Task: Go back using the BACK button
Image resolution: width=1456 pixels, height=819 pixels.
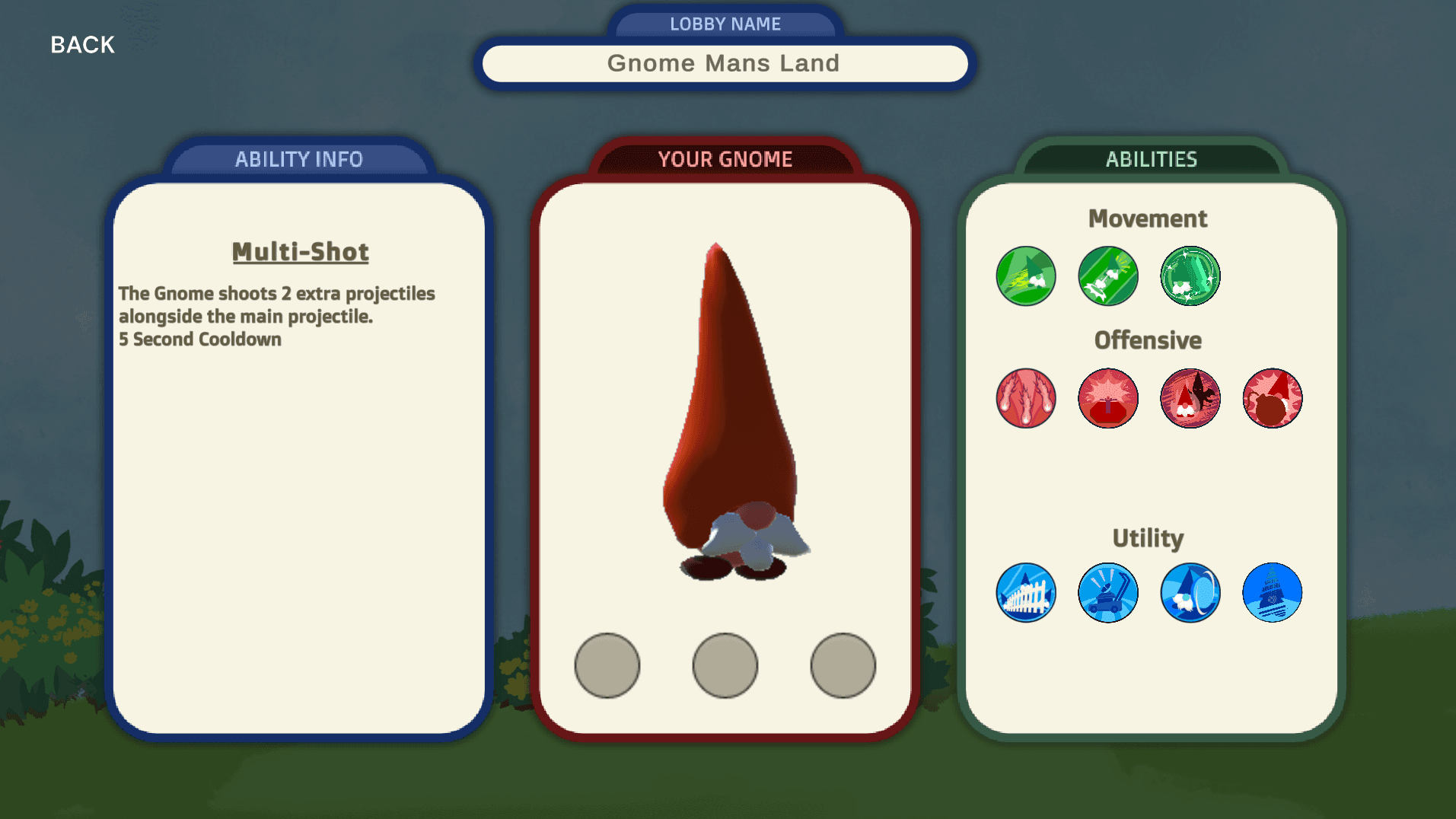Action: [82, 45]
